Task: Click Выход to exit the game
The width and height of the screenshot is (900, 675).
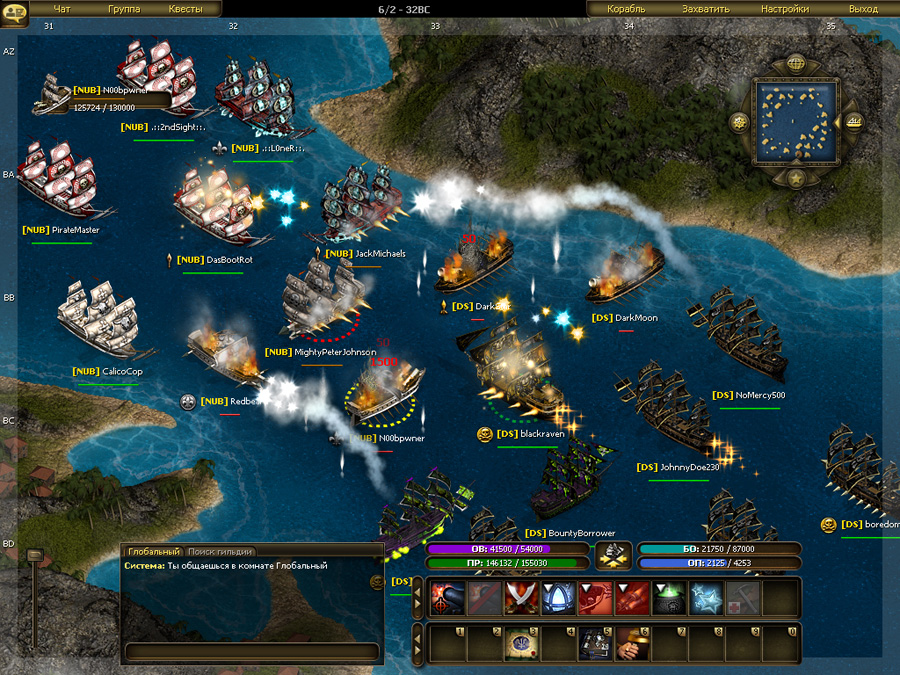Action: [863, 9]
